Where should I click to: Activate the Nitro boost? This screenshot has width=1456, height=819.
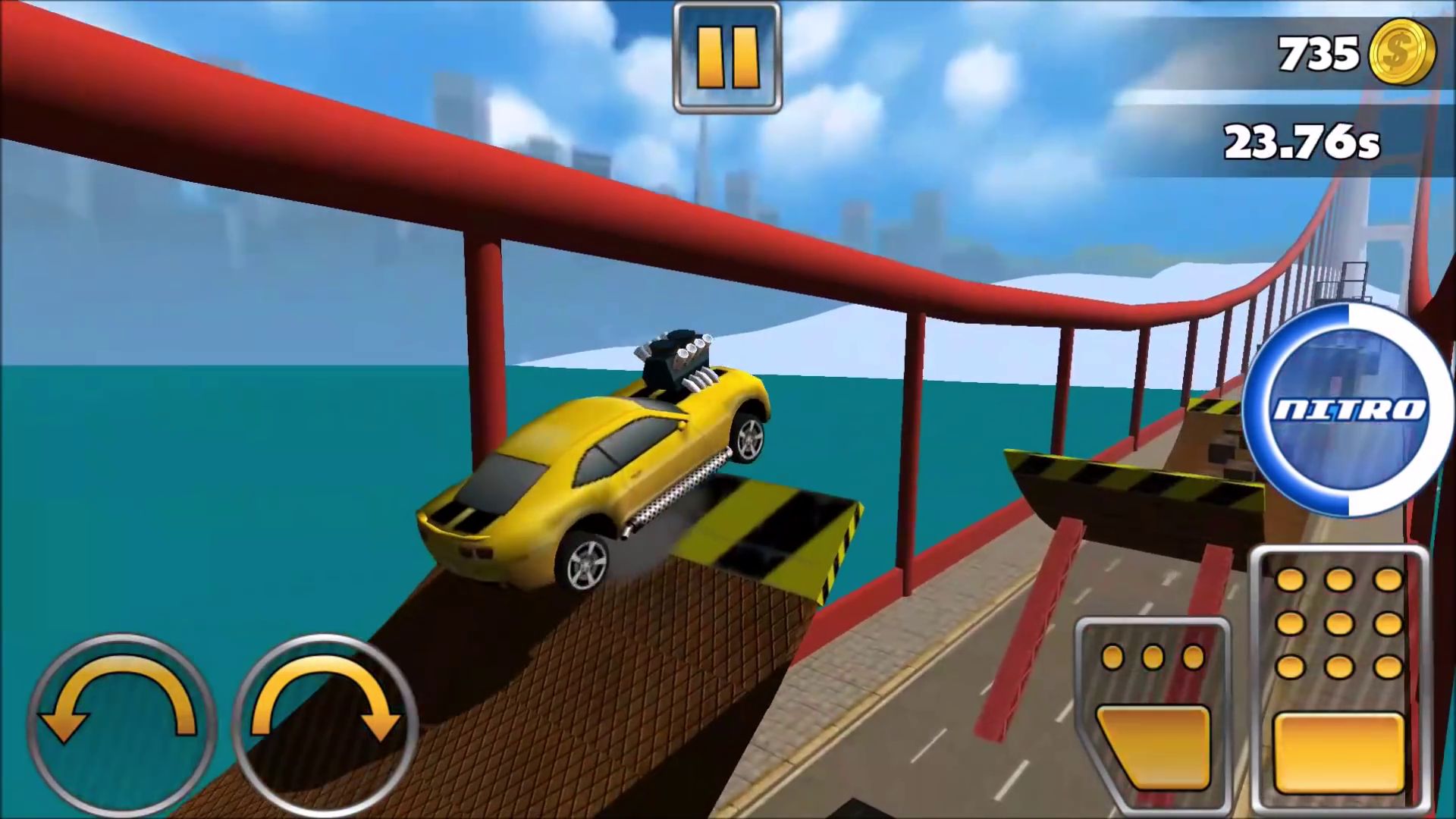(x=1348, y=410)
